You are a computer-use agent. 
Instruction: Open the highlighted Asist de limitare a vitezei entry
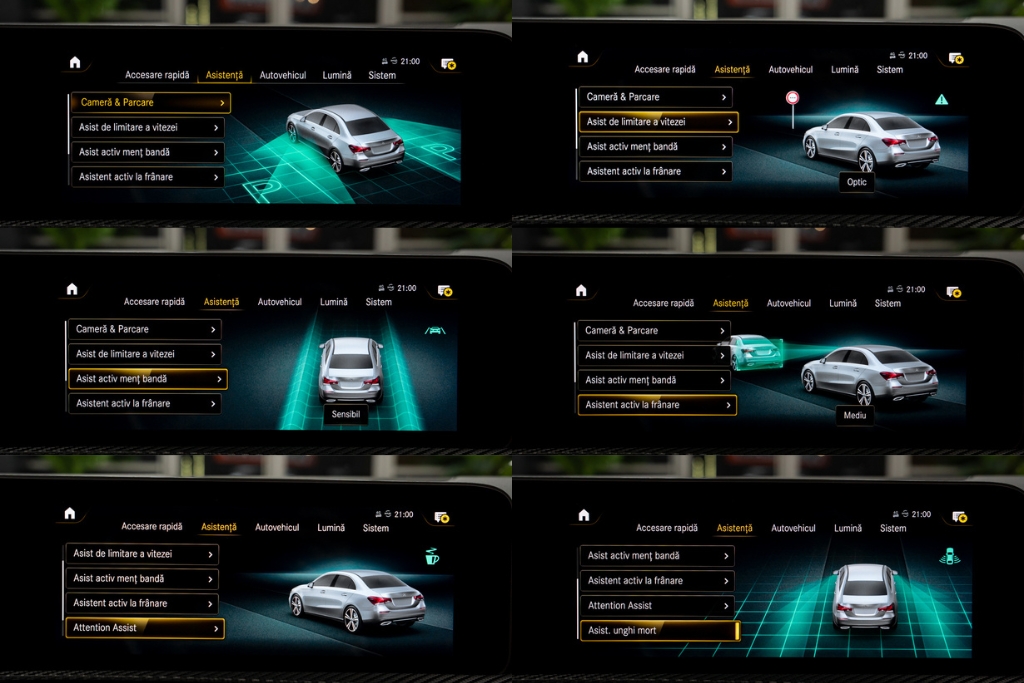(x=658, y=122)
